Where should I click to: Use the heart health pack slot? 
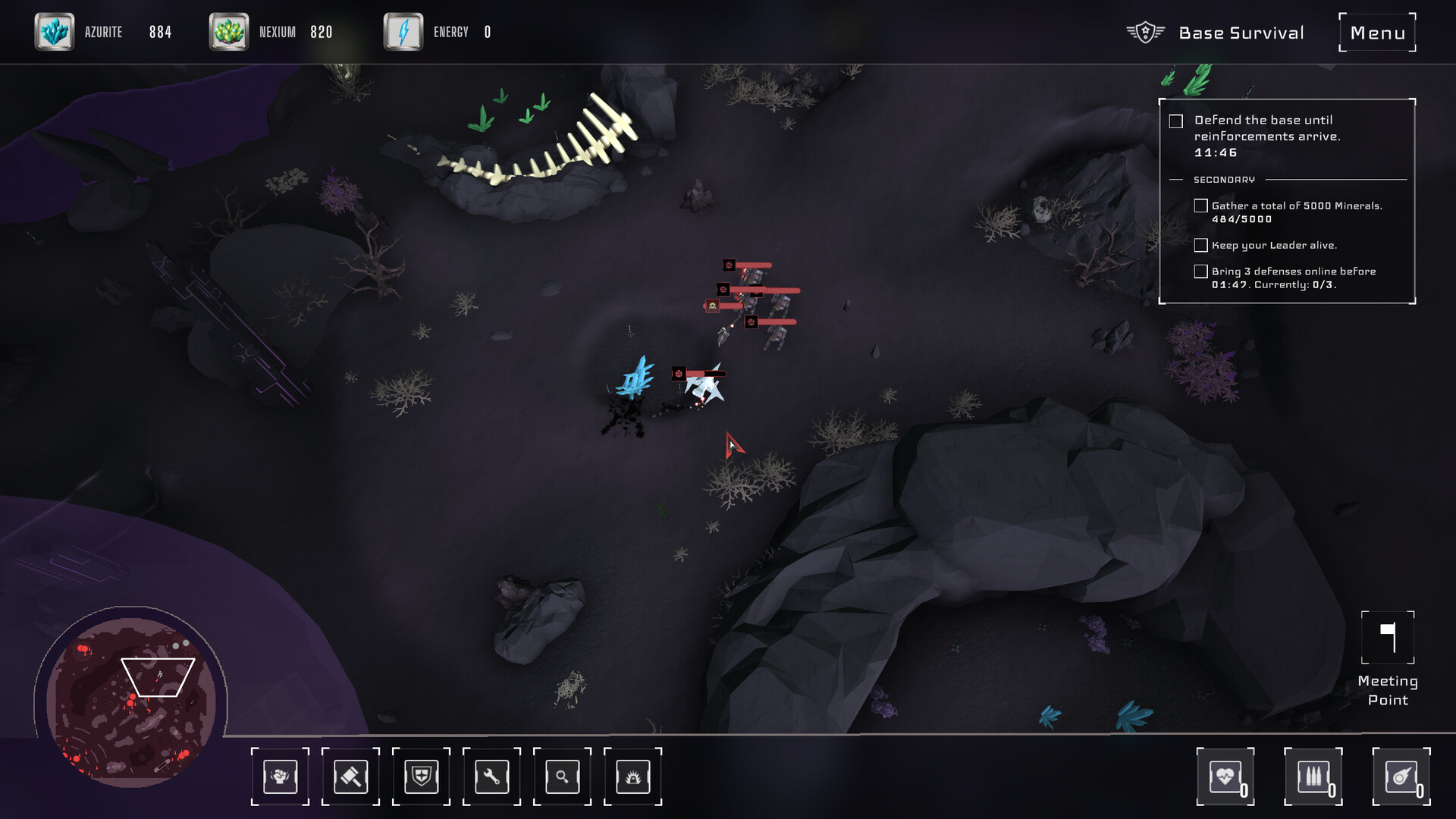(1225, 777)
